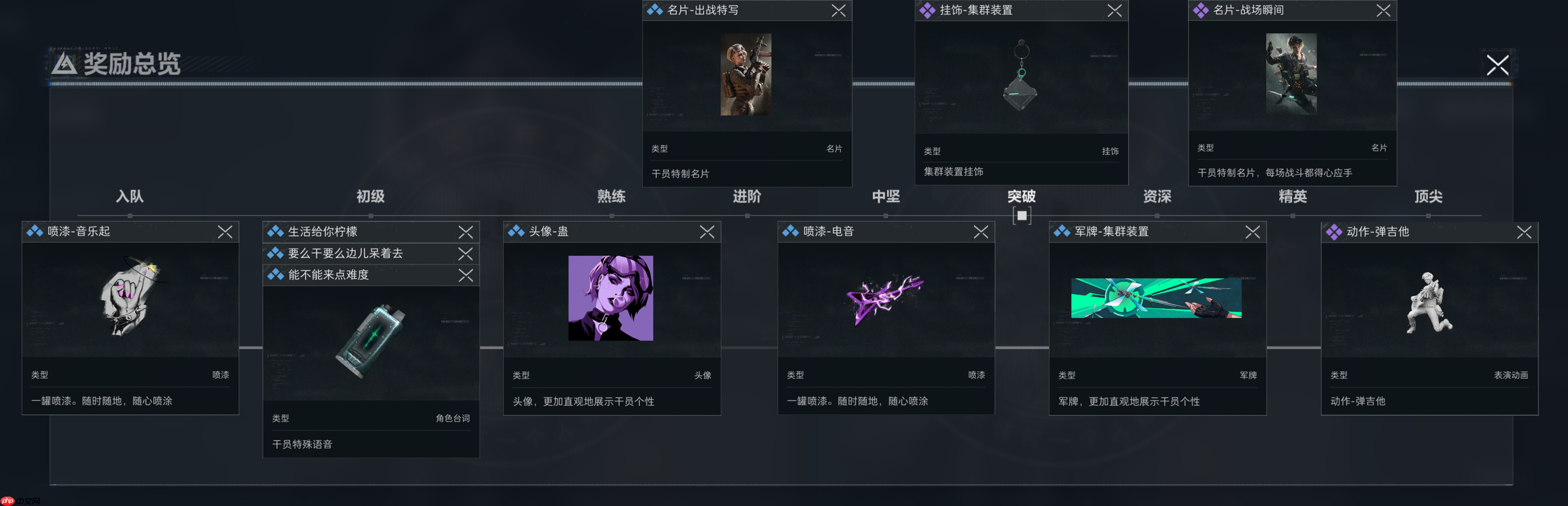Click the purple diamond icon on 动作-弹吉他 card
Screen dimensions: 1568x506
pyautogui.click(x=1333, y=232)
